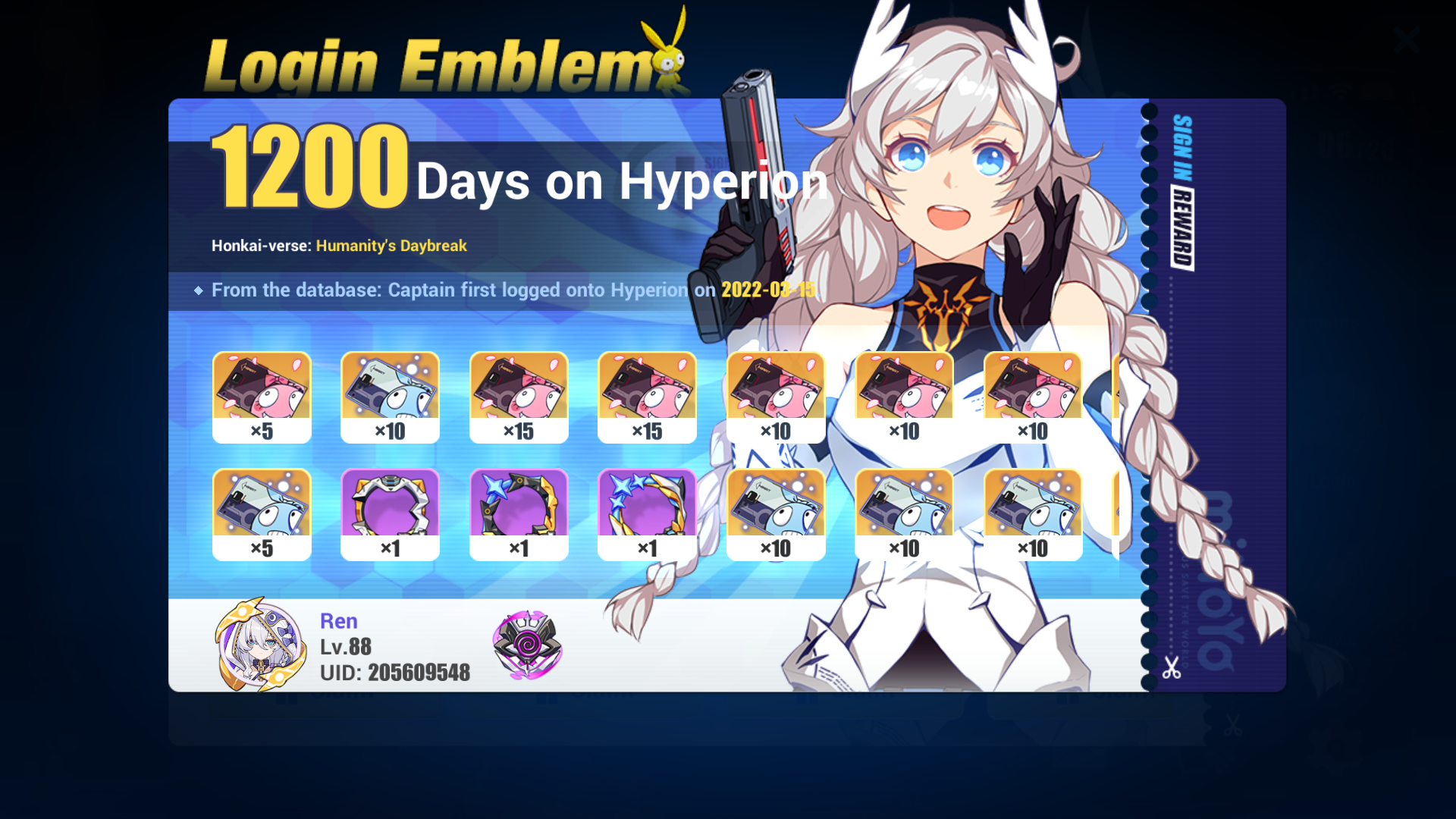
Task: Select the pink AI-chan card ×5 reward
Action: (262, 394)
